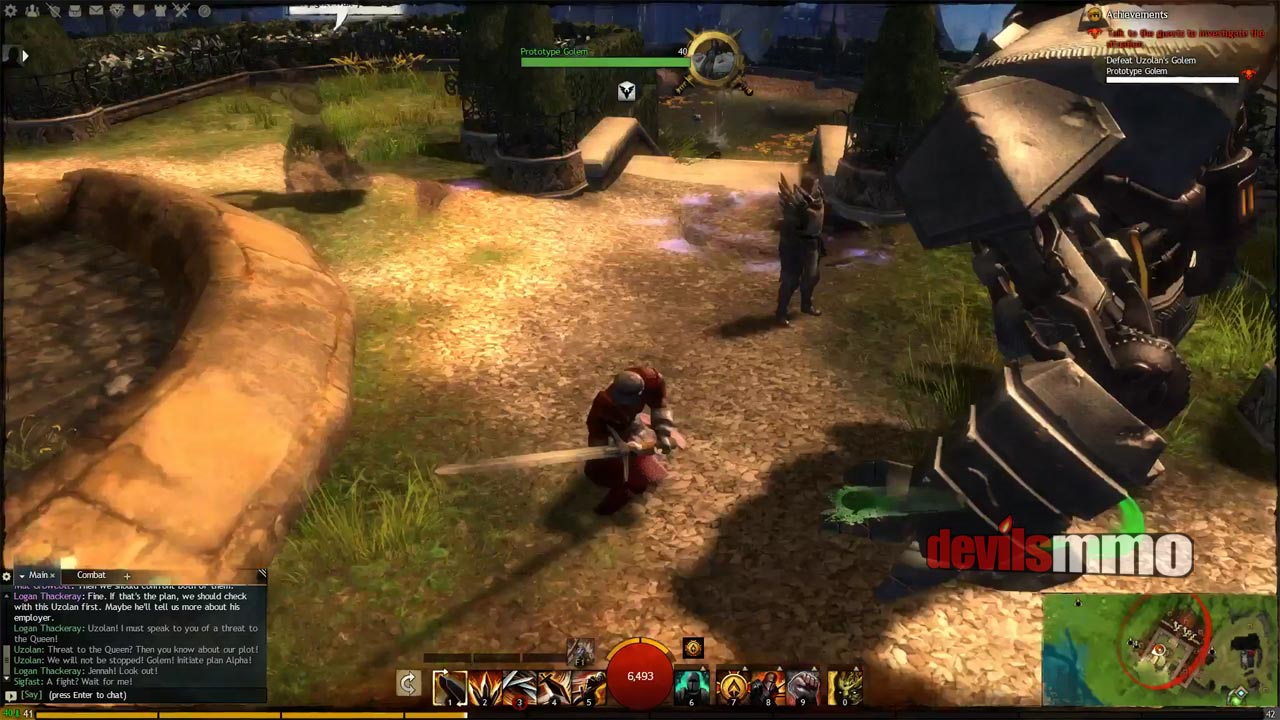1280x720 pixels.
Task: Activate the golden banner utility skill
Action: (x=732, y=687)
